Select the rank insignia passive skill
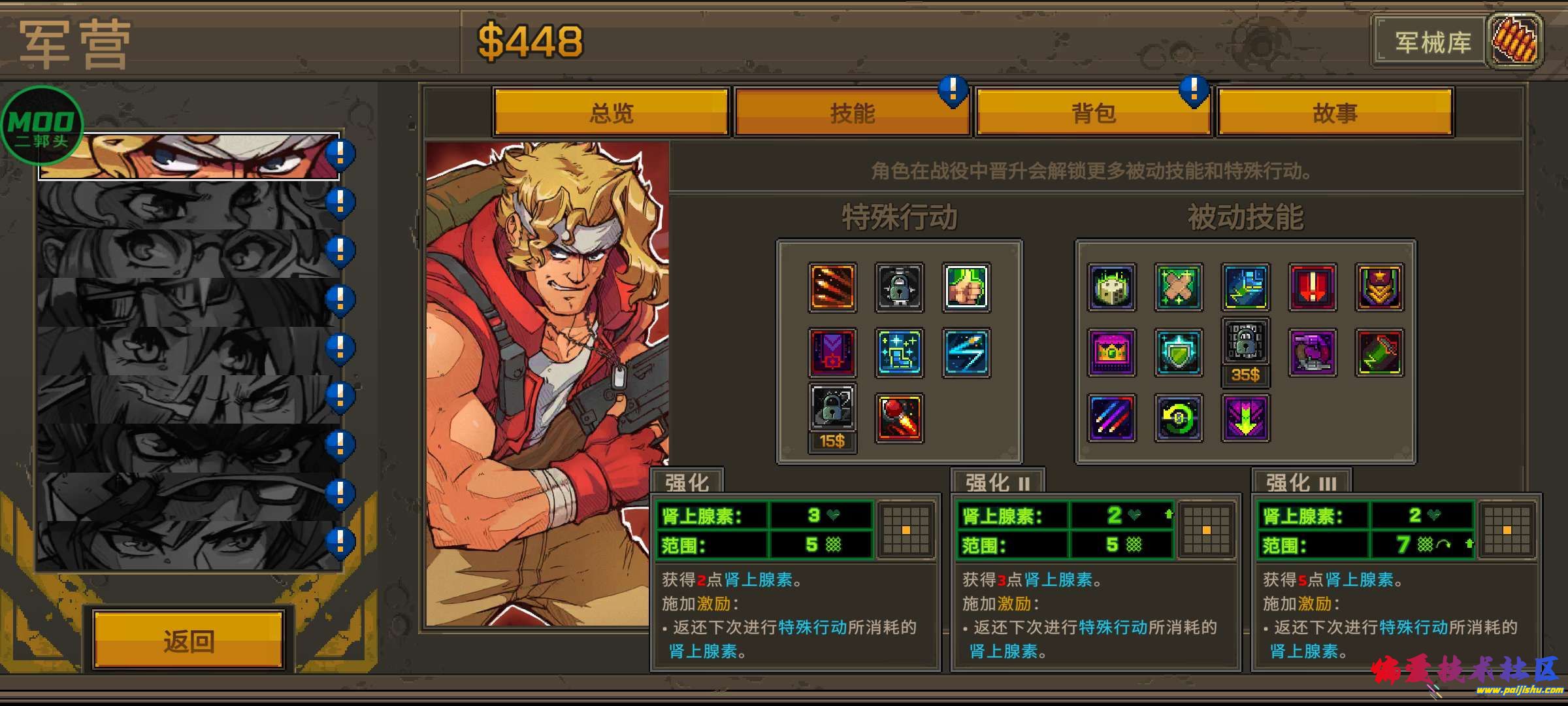The image size is (1568, 706). click(1379, 288)
